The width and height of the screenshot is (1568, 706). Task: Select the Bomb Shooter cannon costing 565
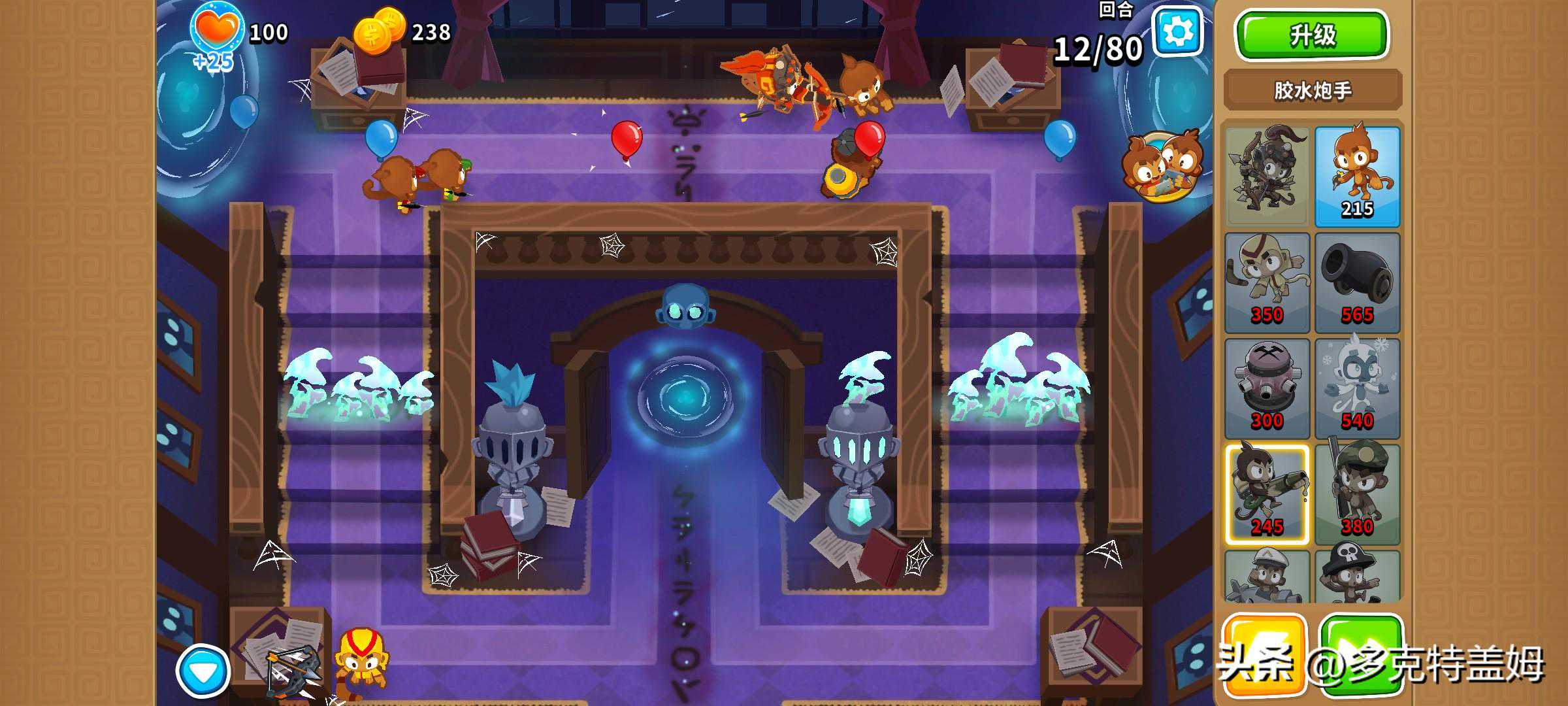[1357, 282]
